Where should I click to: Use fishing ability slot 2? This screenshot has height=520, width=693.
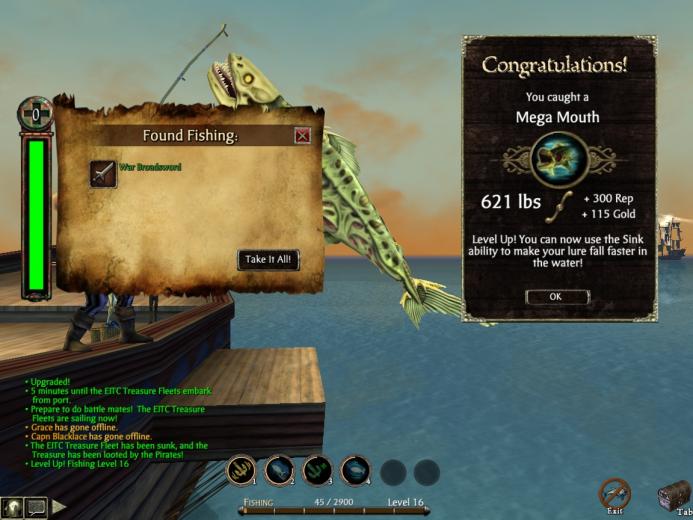(x=280, y=470)
